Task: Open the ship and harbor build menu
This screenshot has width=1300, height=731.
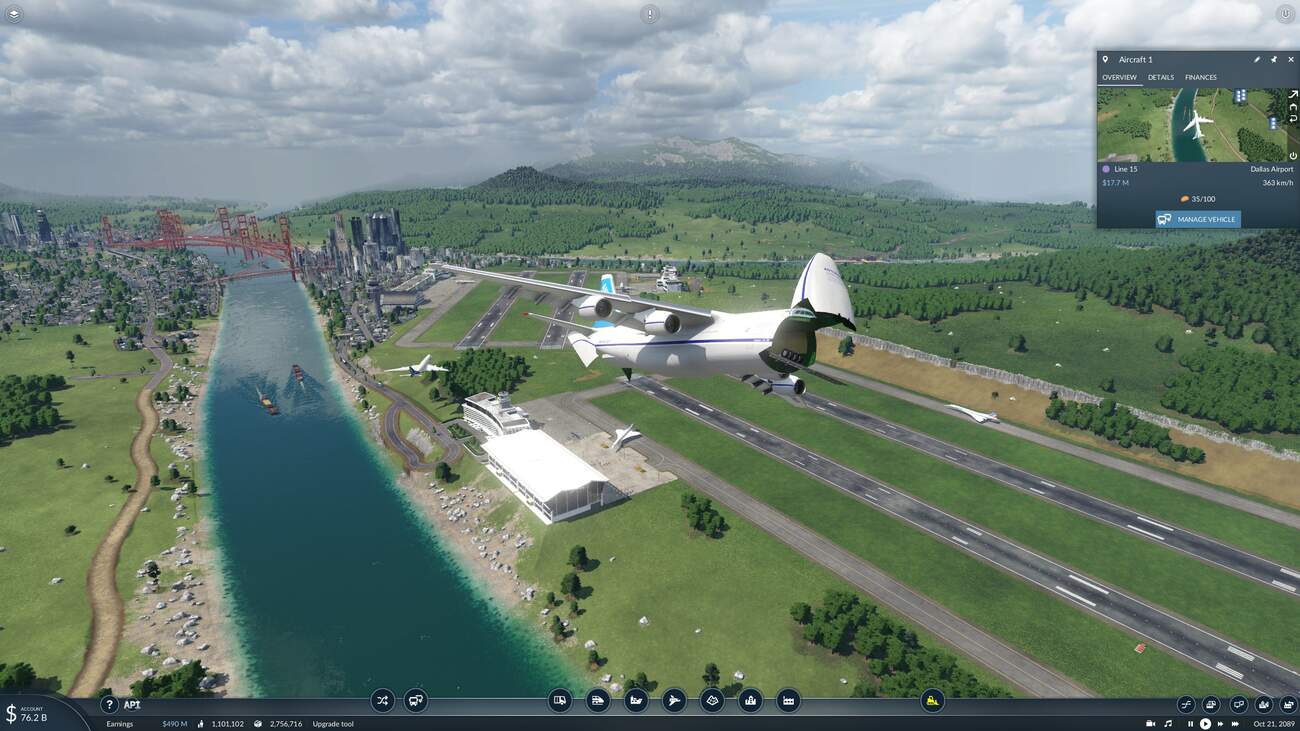Action: [636, 701]
